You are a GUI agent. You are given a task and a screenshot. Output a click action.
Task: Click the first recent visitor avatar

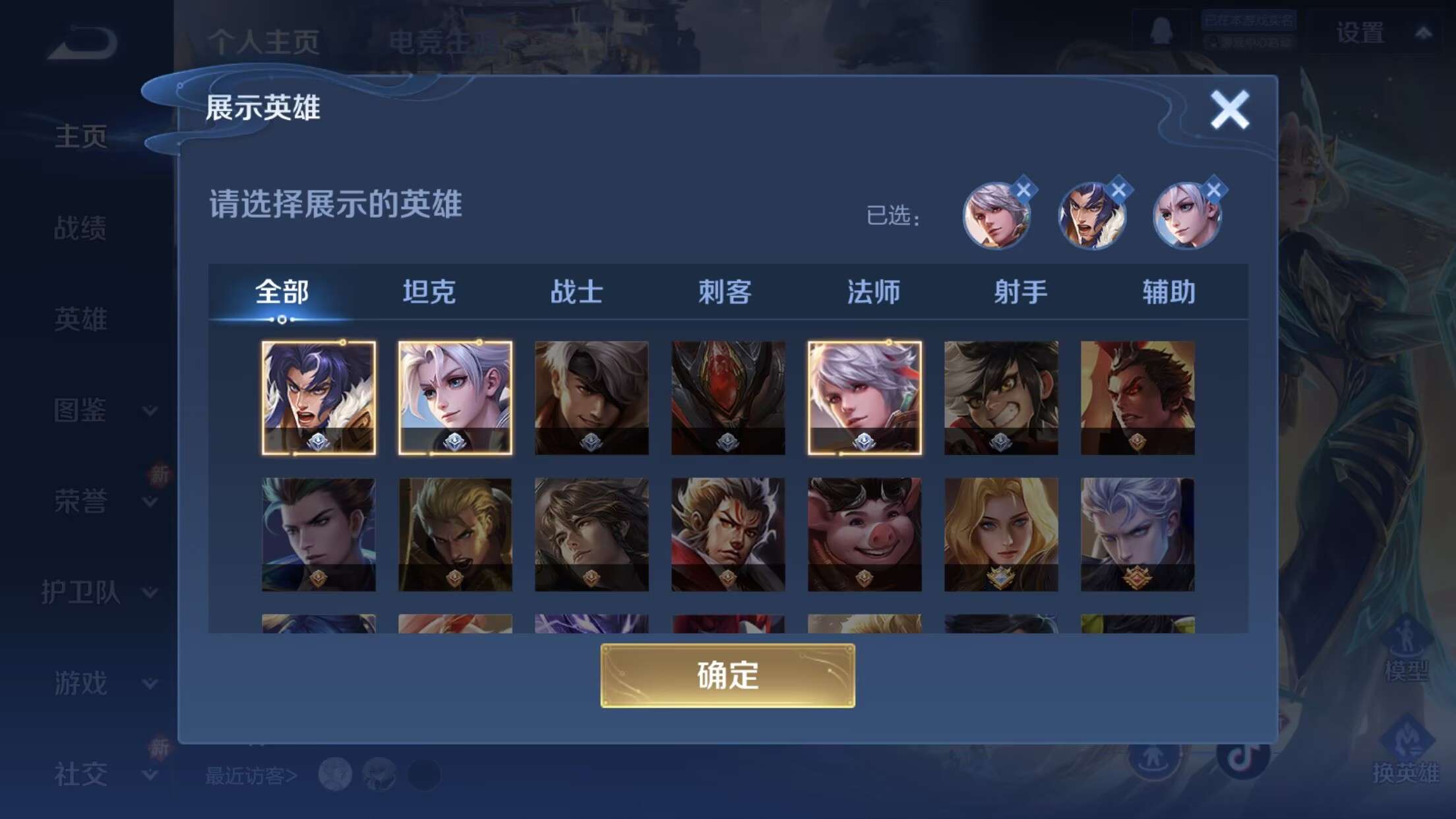[336, 773]
